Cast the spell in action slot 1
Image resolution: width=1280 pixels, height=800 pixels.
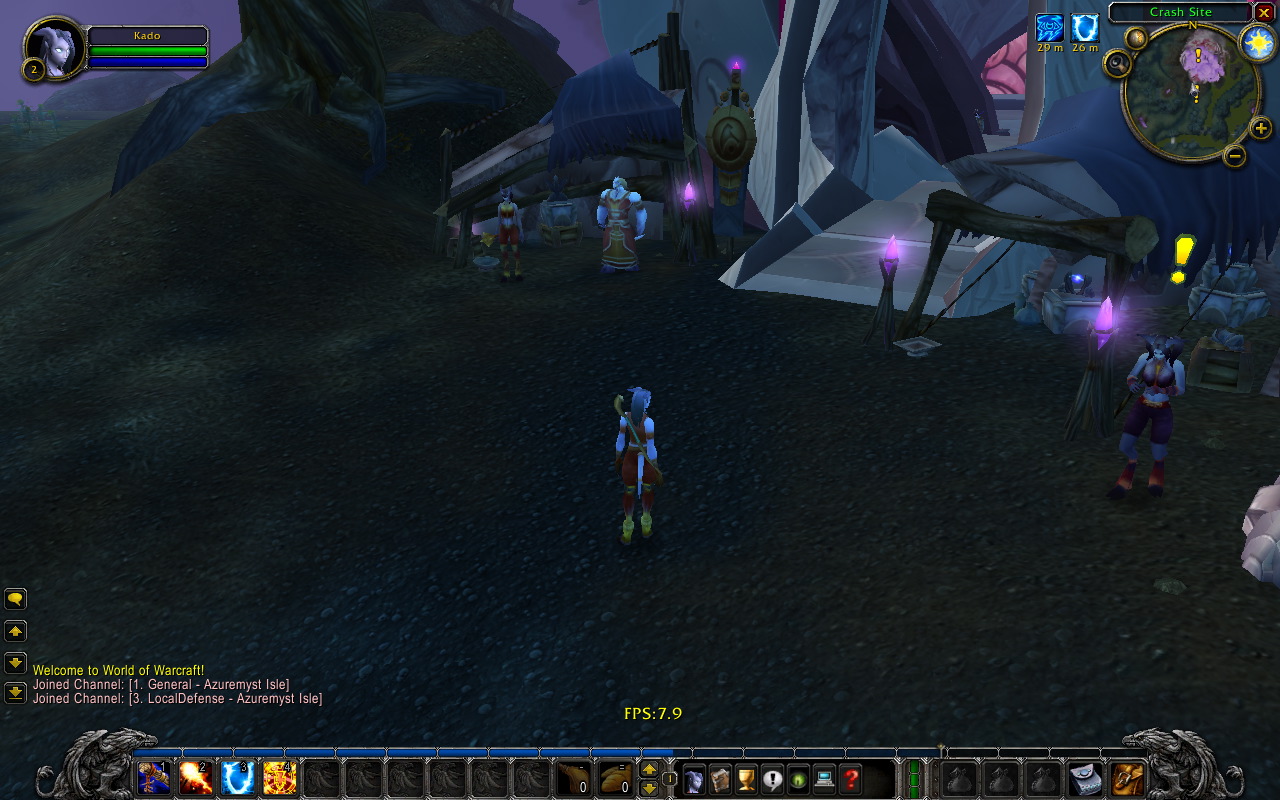(x=152, y=779)
